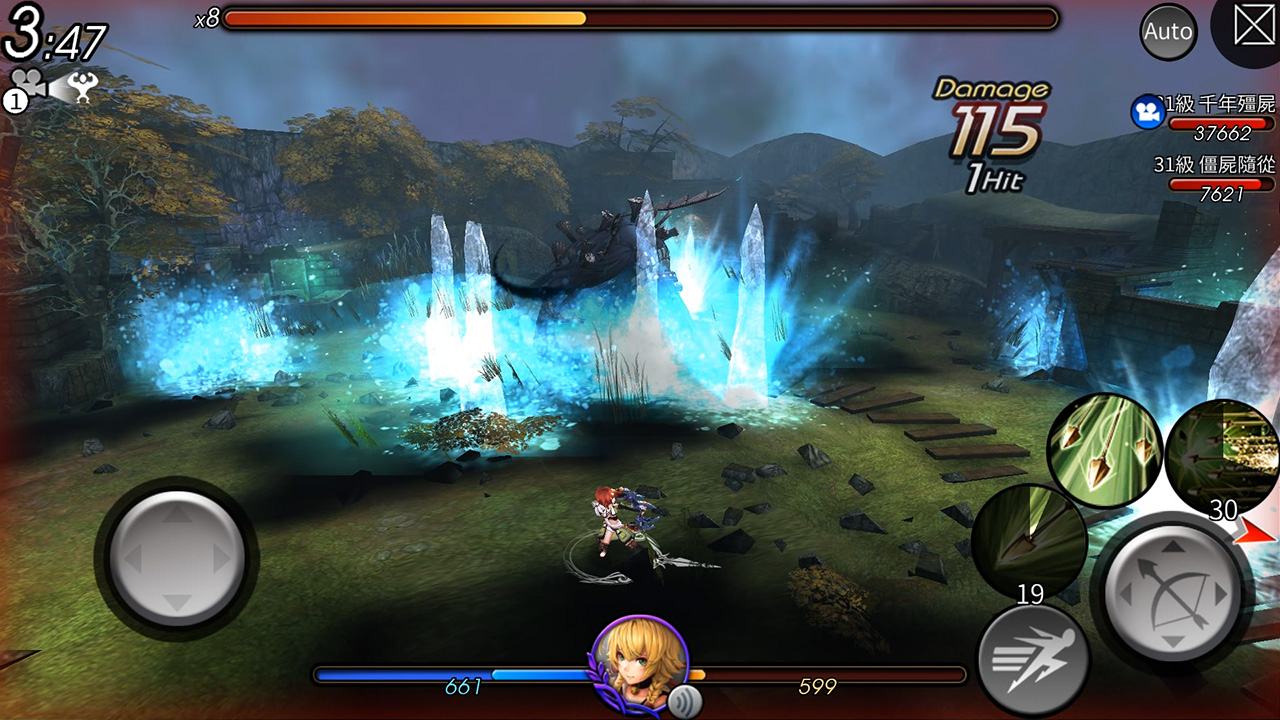Select the blonde character portrait
The image size is (1280, 720).
[x=639, y=660]
